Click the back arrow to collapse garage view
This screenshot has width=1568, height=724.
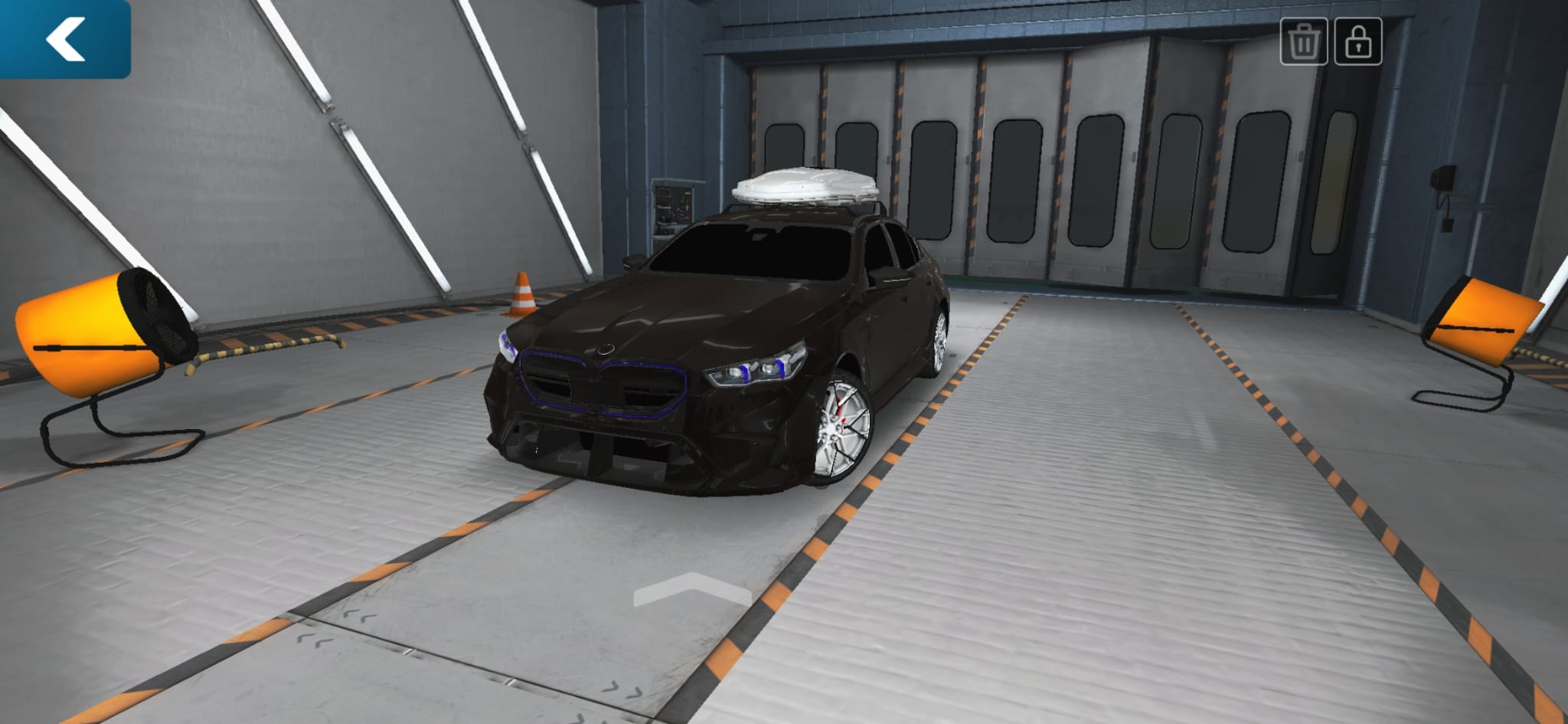coord(66,40)
